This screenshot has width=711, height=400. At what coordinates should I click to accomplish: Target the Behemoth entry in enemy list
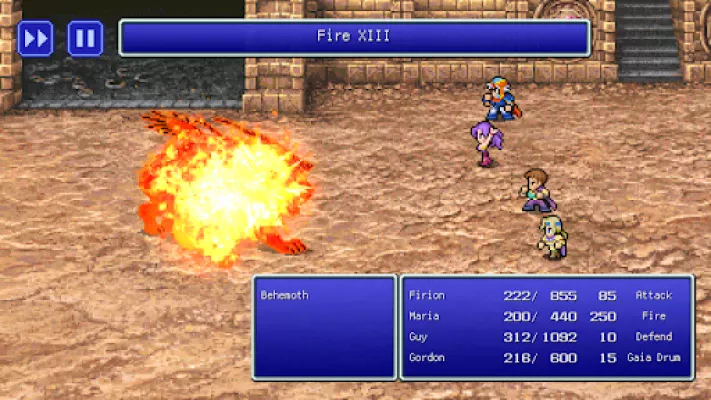click(284, 296)
